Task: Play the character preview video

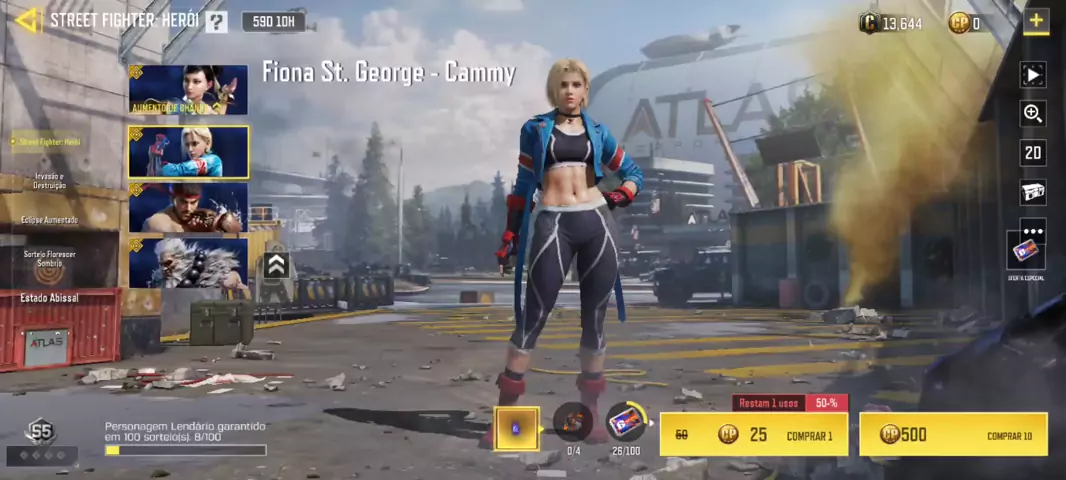Action: pyautogui.click(x=1033, y=74)
